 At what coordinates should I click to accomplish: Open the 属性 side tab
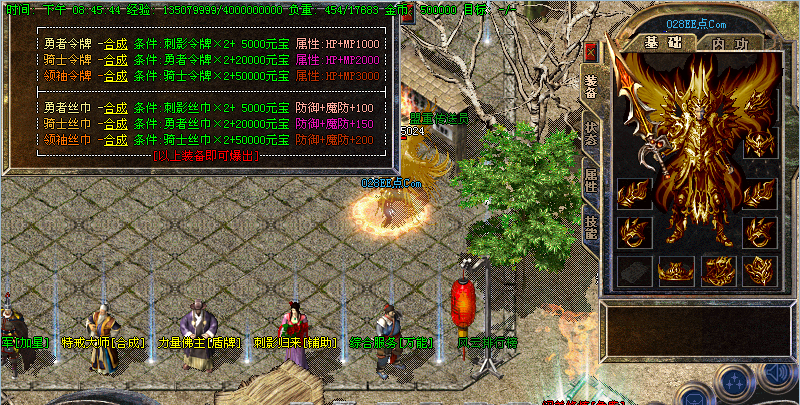click(x=591, y=182)
